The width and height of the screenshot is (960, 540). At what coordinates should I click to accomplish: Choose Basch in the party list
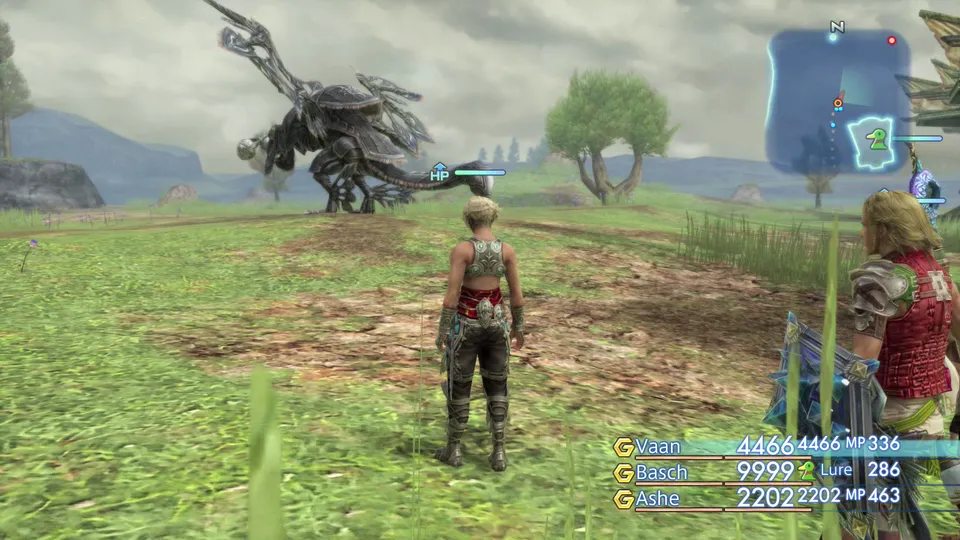[663, 472]
